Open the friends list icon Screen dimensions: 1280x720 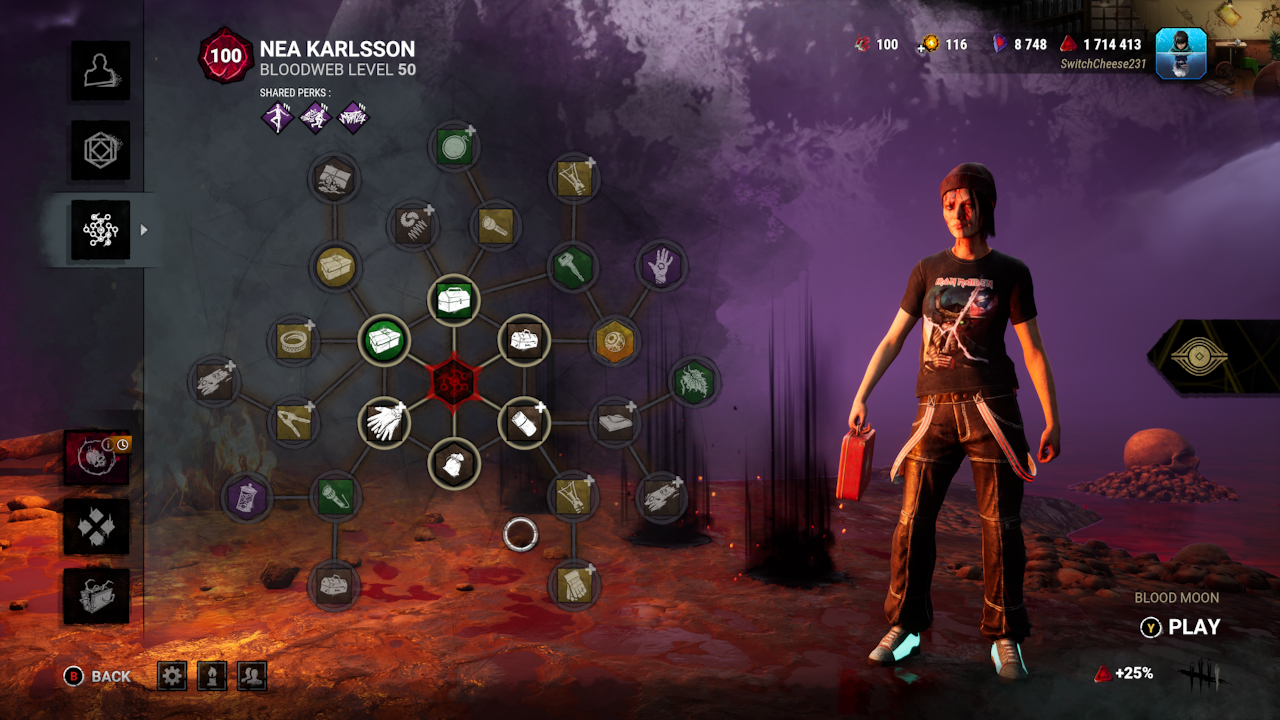click(x=252, y=676)
